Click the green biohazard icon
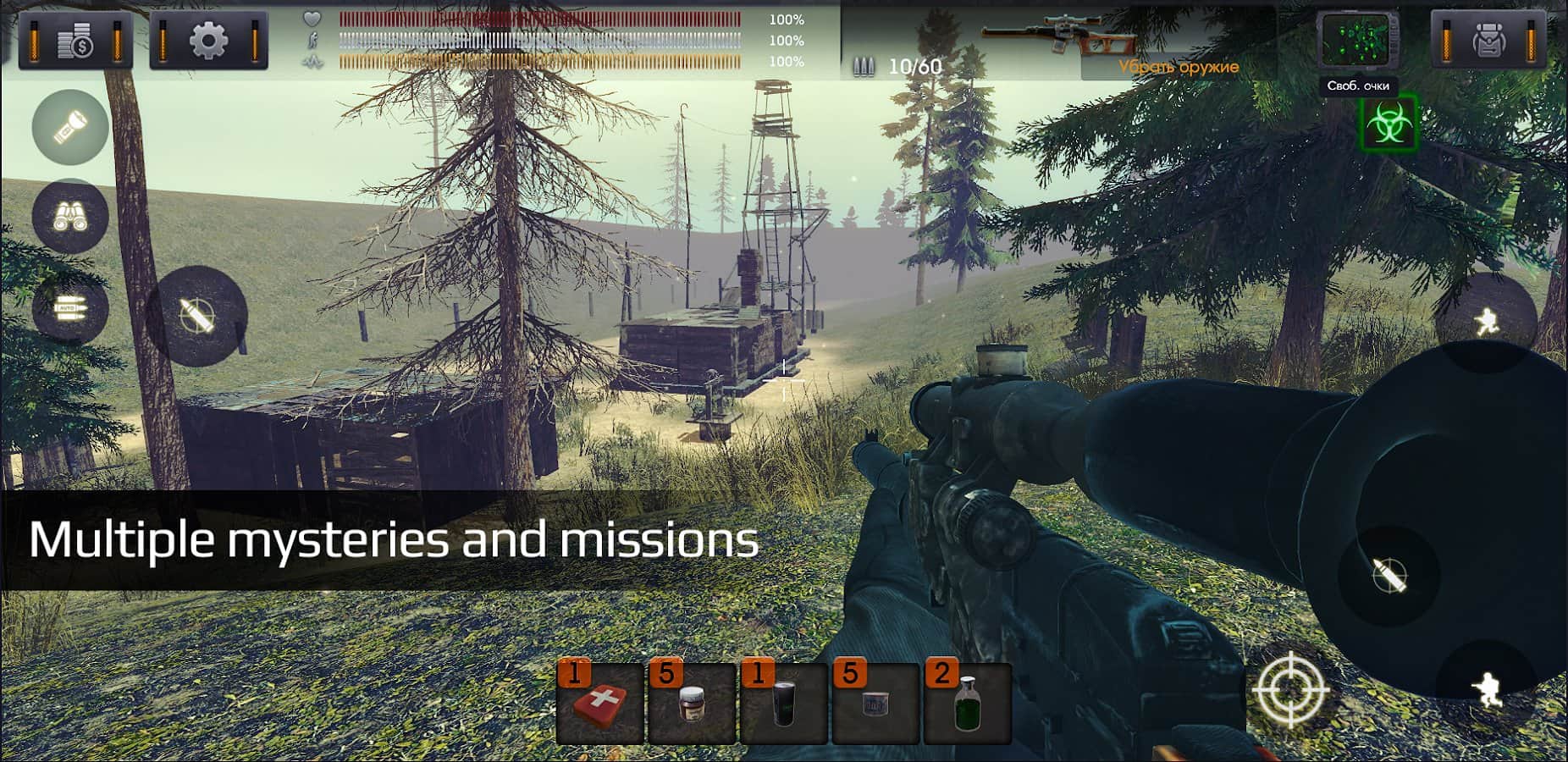This screenshot has height=762, width=1568. tap(1388, 125)
